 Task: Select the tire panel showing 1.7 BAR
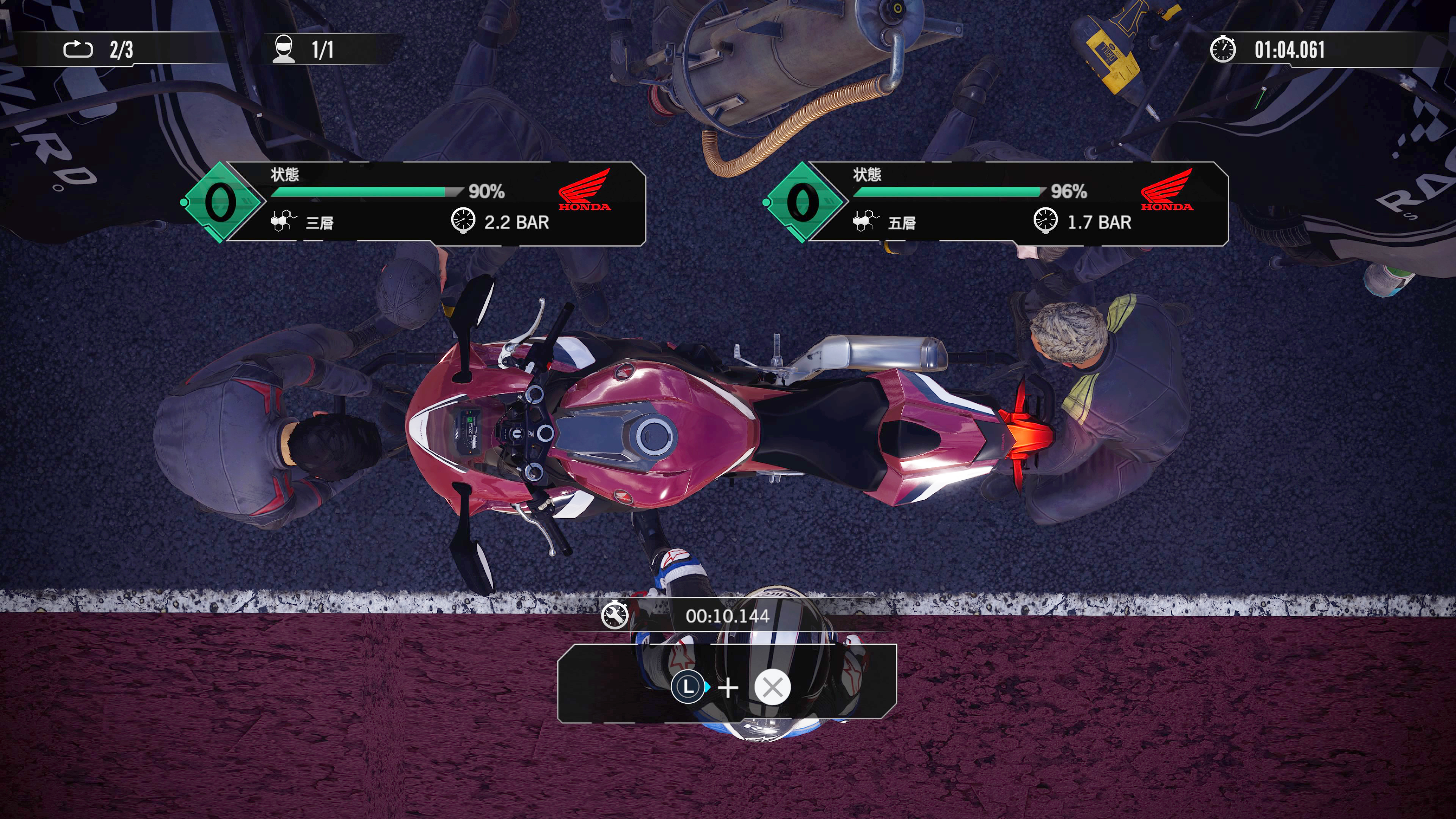[x=1017, y=204]
